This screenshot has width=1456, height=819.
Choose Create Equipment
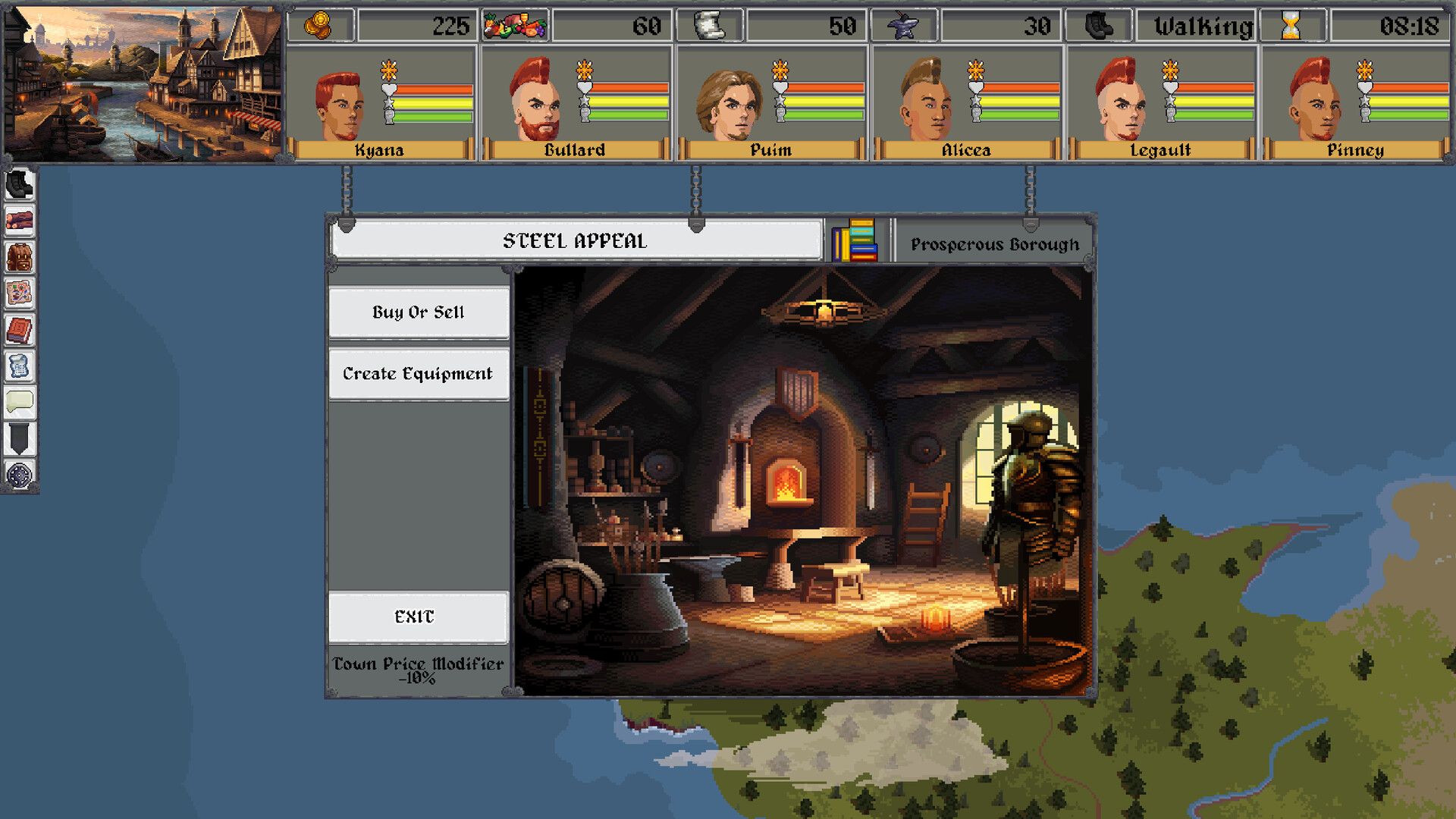click(x=418, y=374)
